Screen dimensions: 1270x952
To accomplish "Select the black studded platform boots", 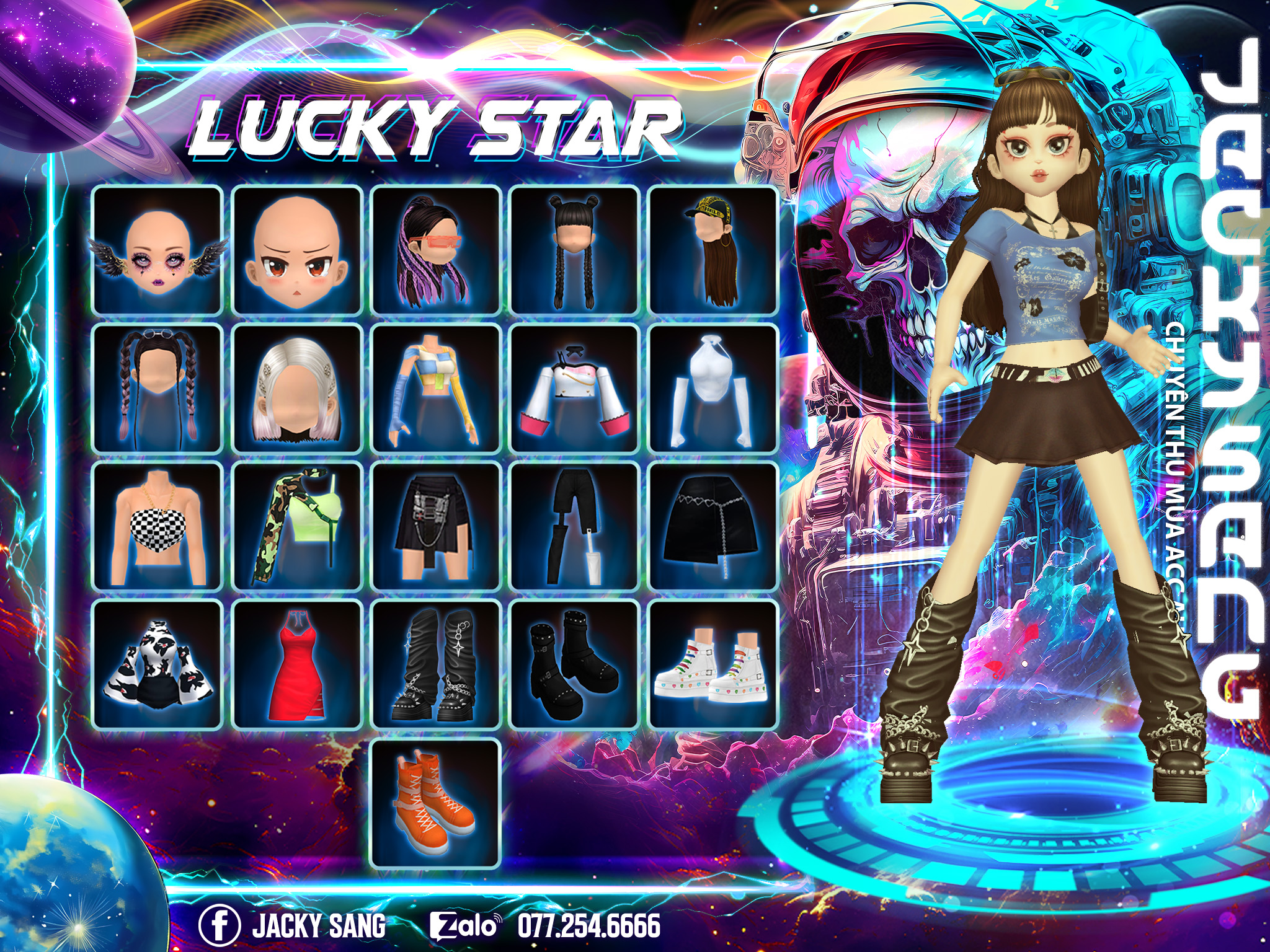I will pos(574,664).
